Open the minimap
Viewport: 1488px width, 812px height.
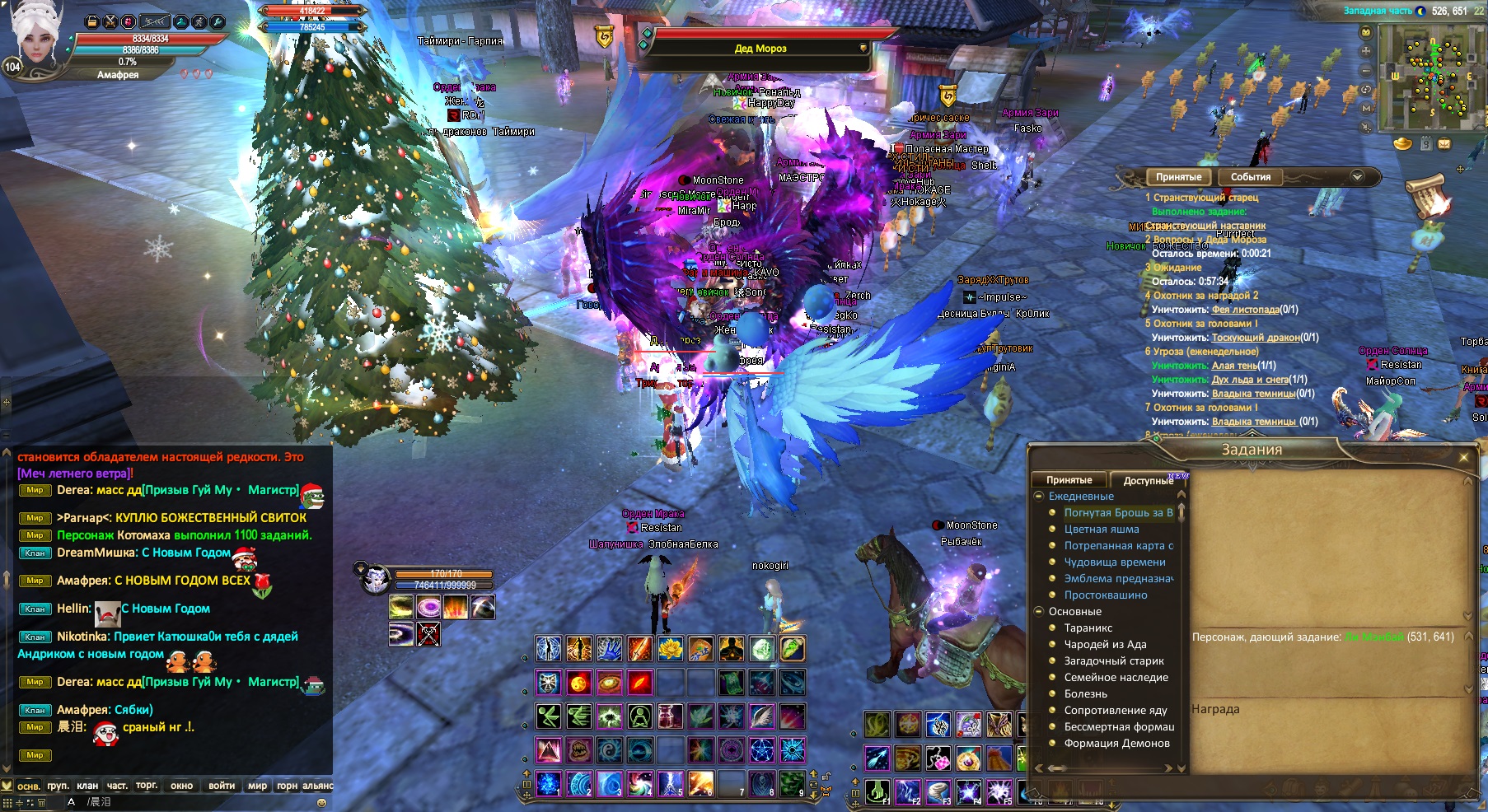click(1427, 77)
